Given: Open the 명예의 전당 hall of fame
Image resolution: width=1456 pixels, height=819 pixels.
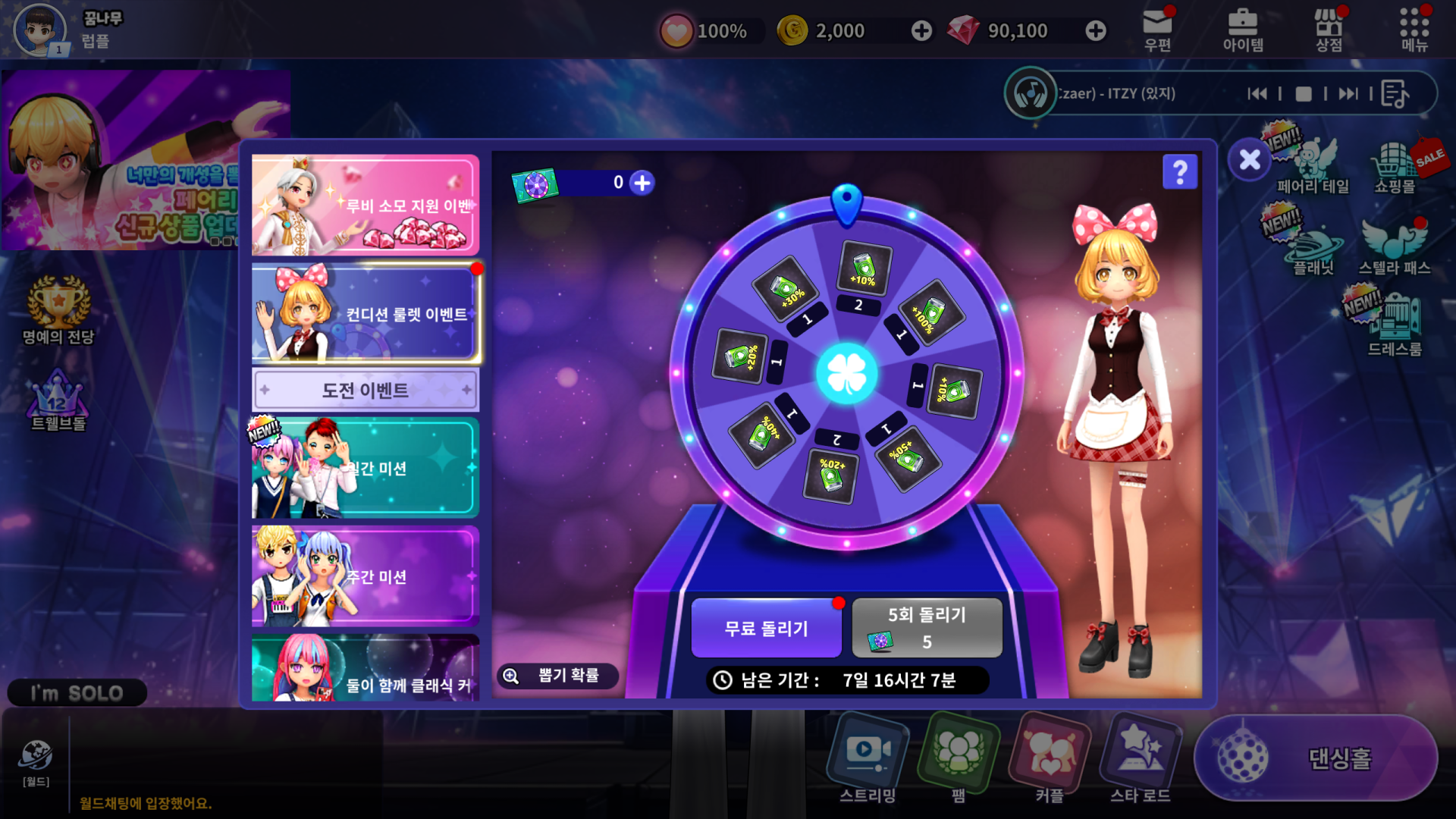Looking at the screenshot, I should [x=58, y=311].
